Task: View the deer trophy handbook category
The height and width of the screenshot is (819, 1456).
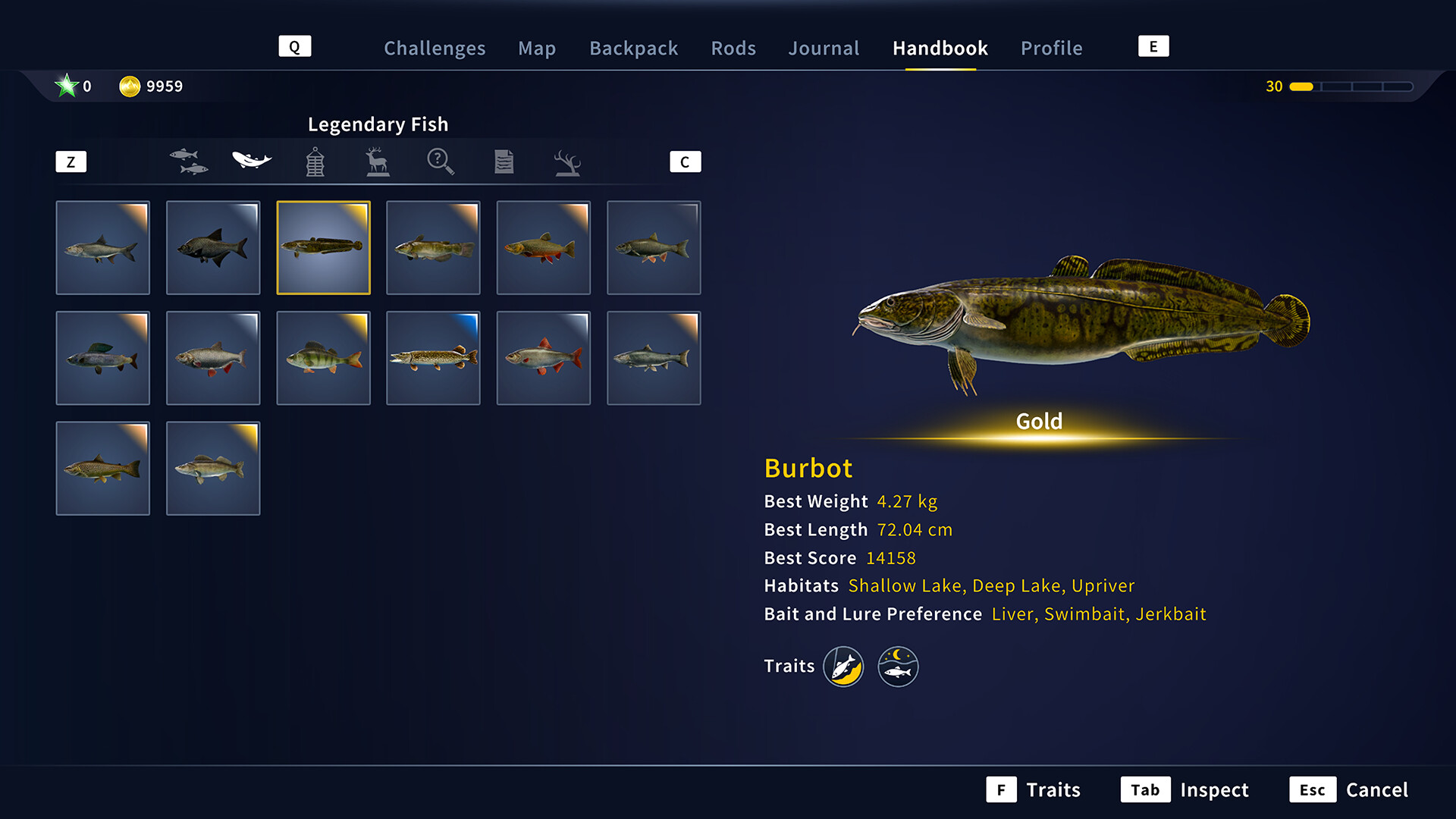Action: coord(377,162)
